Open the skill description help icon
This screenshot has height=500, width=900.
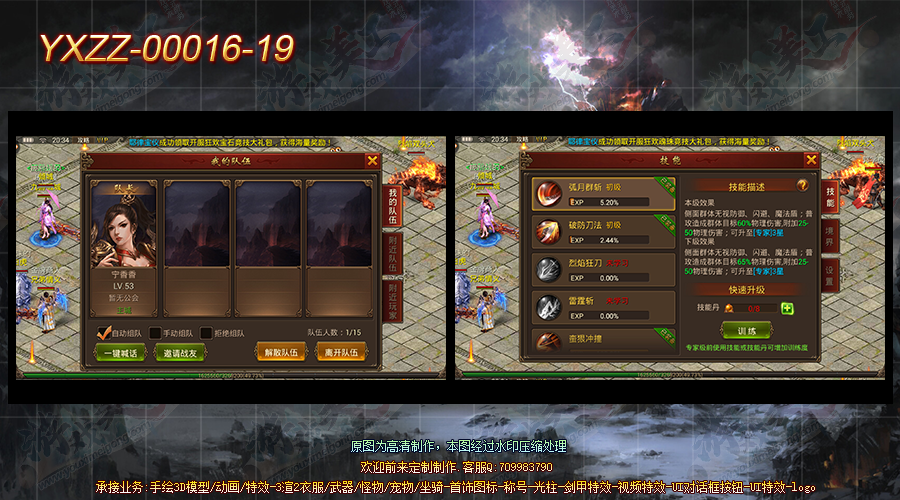point(802,185)
